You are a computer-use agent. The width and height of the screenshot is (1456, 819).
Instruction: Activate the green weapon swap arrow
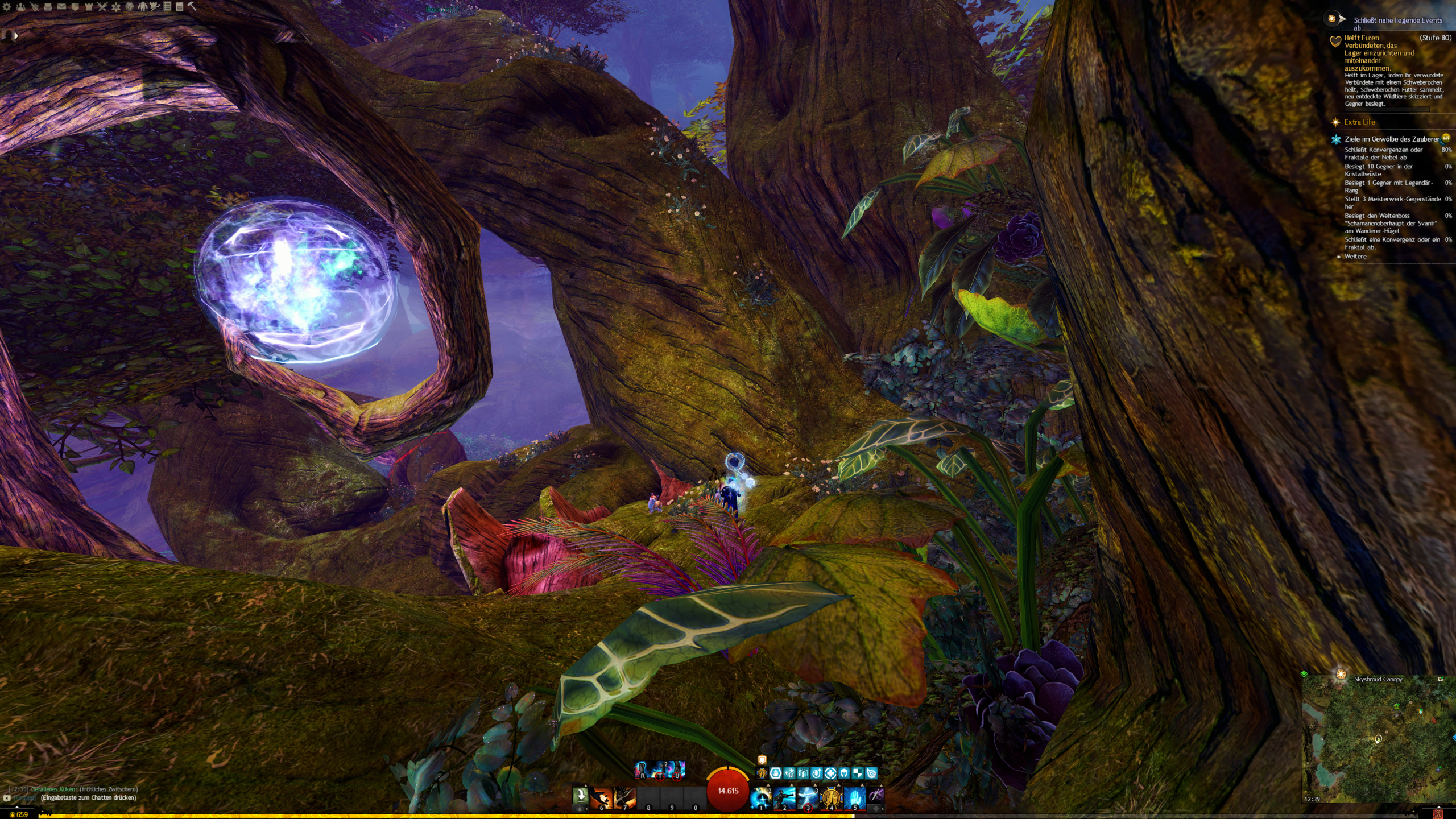(580, 795)
